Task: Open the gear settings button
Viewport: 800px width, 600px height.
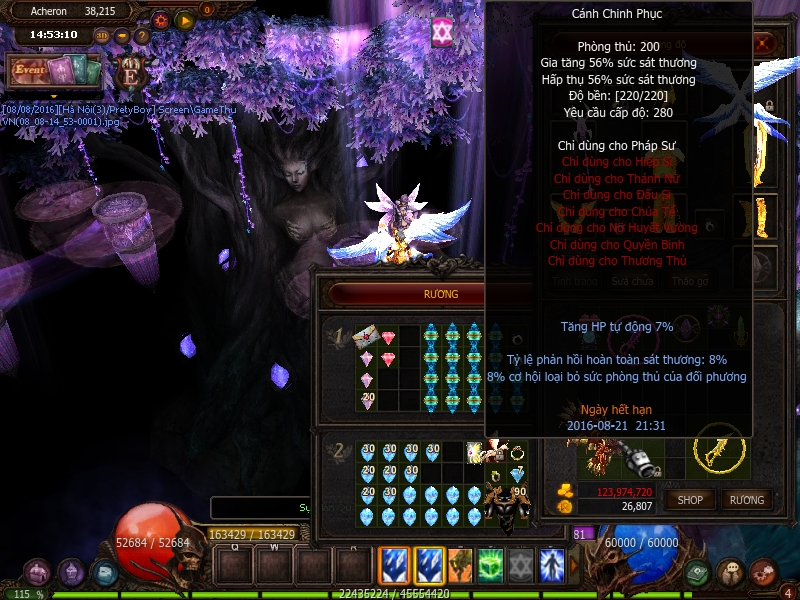Action: [x=161, y=19]
